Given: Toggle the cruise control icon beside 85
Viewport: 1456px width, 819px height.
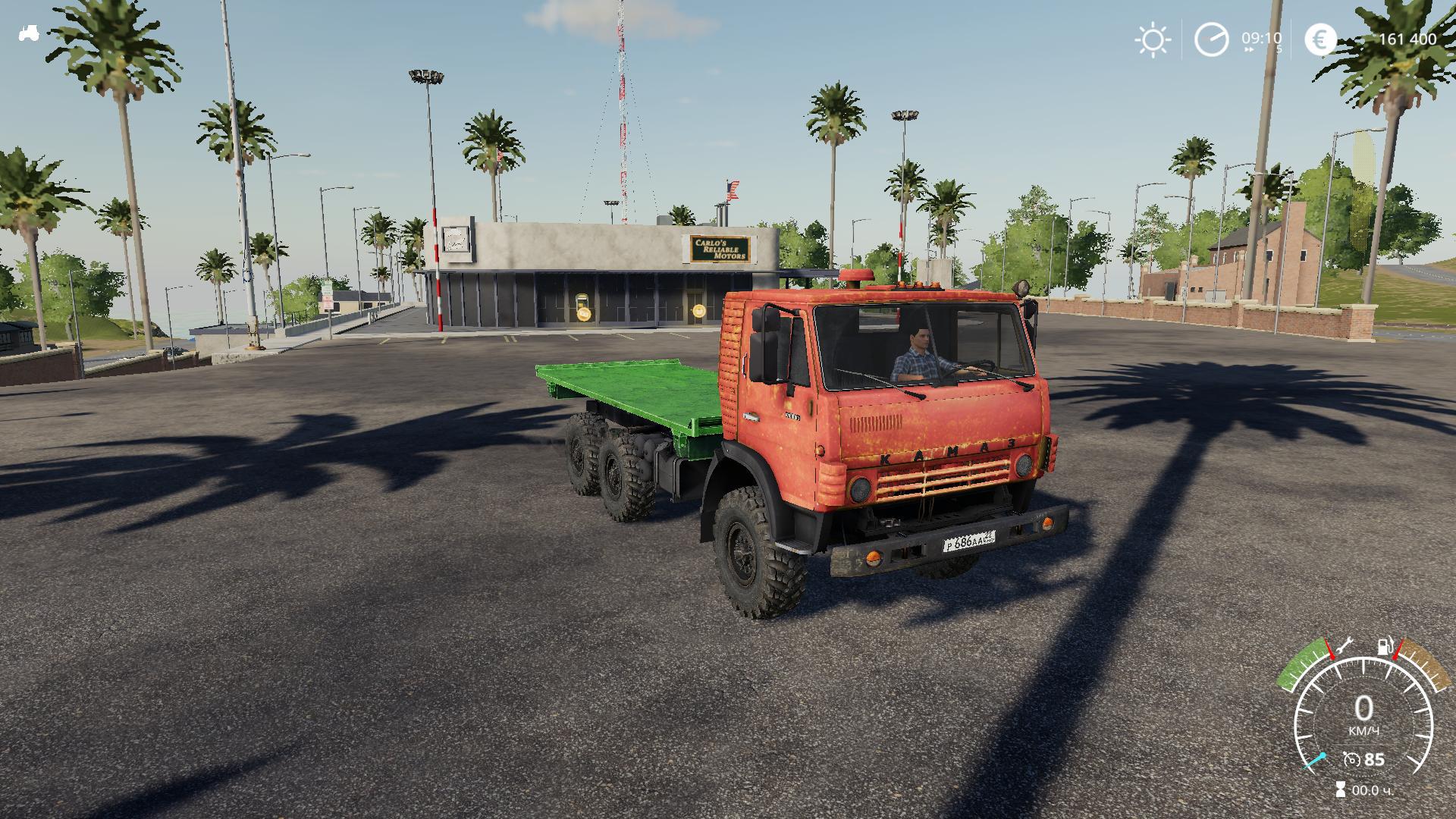Looking at the screenshot, I should coord(1351,759).
